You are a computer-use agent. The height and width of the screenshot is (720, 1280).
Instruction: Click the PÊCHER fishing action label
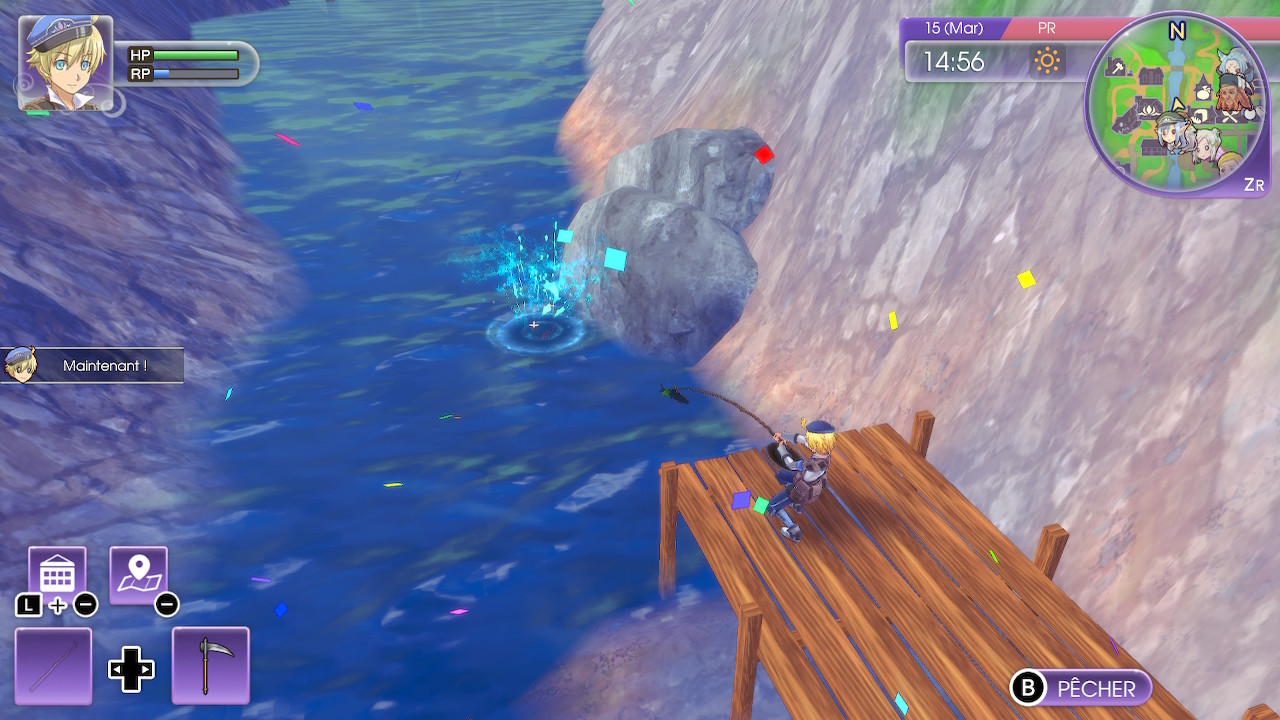click(1096, 688)
